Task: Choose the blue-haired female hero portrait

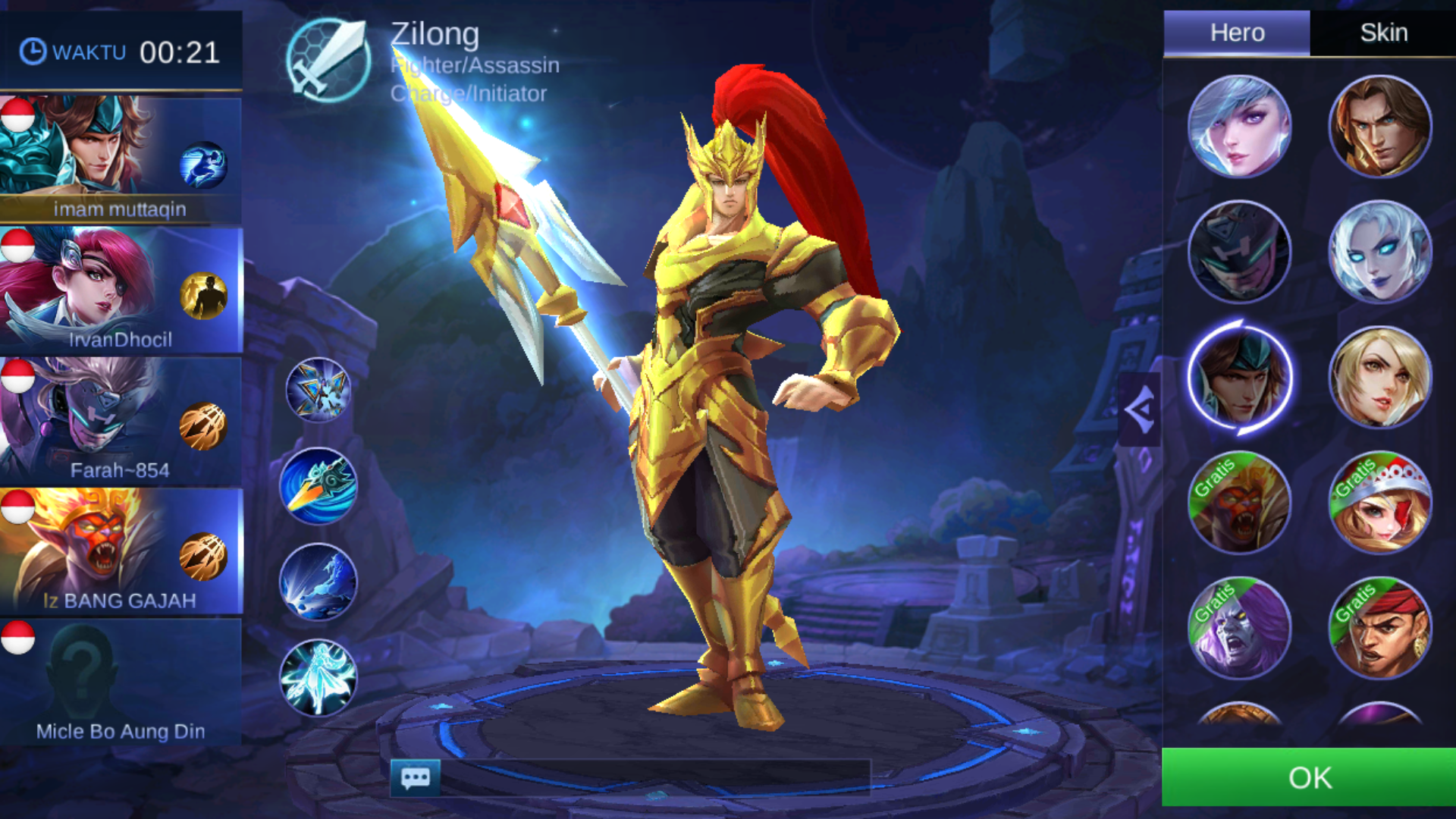Action: [x=1239, y=127]
